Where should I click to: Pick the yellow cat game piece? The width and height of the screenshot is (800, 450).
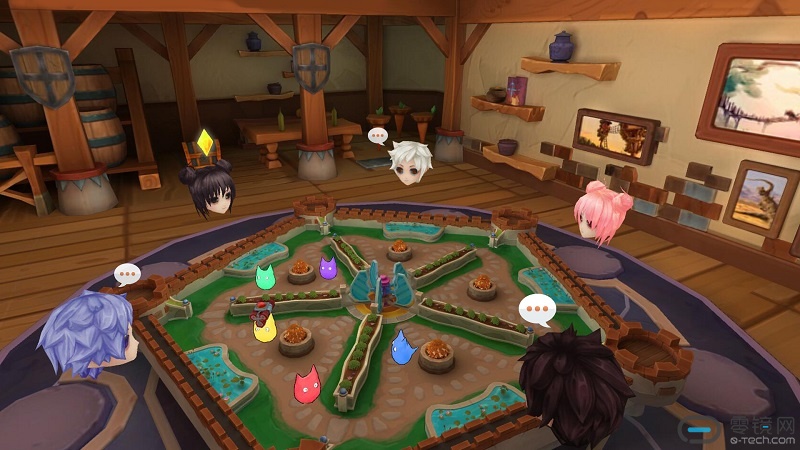(x=265, y=328)
